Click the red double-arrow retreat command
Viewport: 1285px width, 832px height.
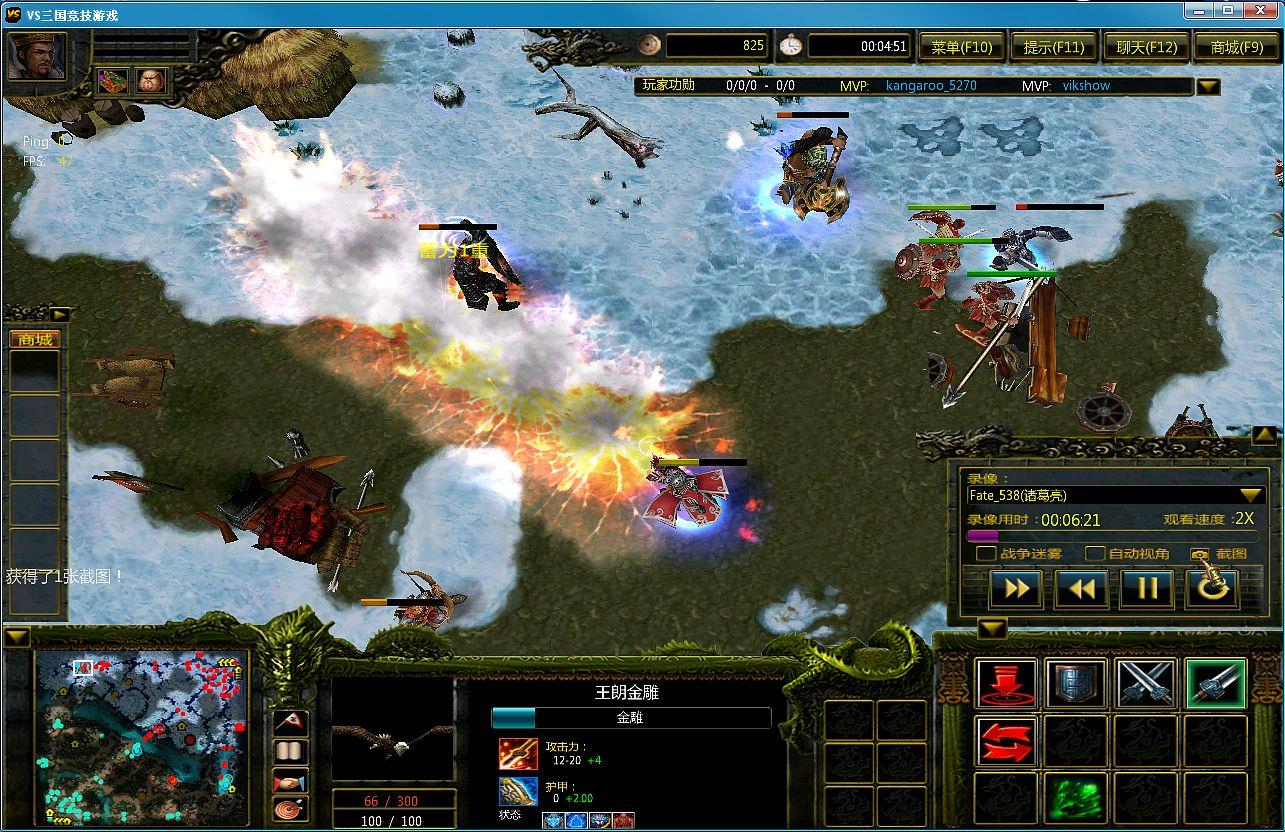coord(1005,740)
